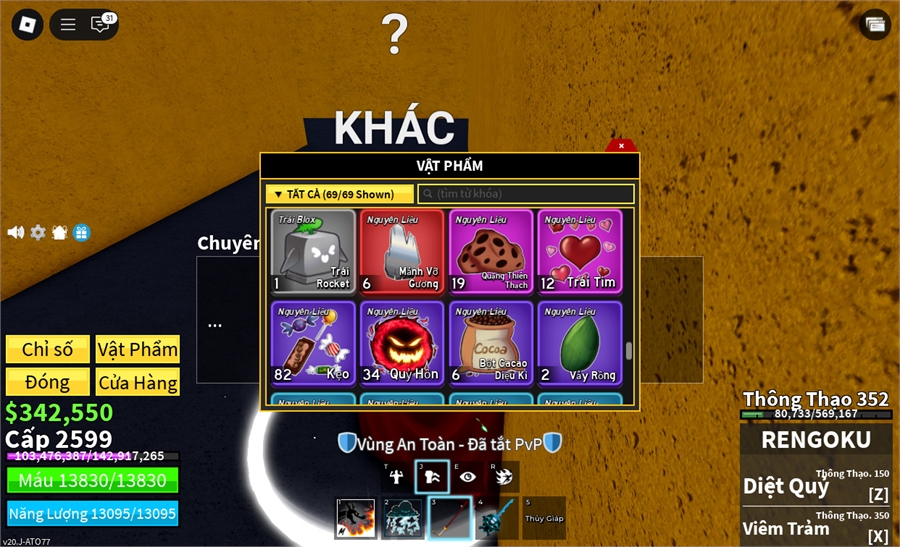Toggle the sound speaker icon
Screen dimensions: 900x547
pos(16,232)
